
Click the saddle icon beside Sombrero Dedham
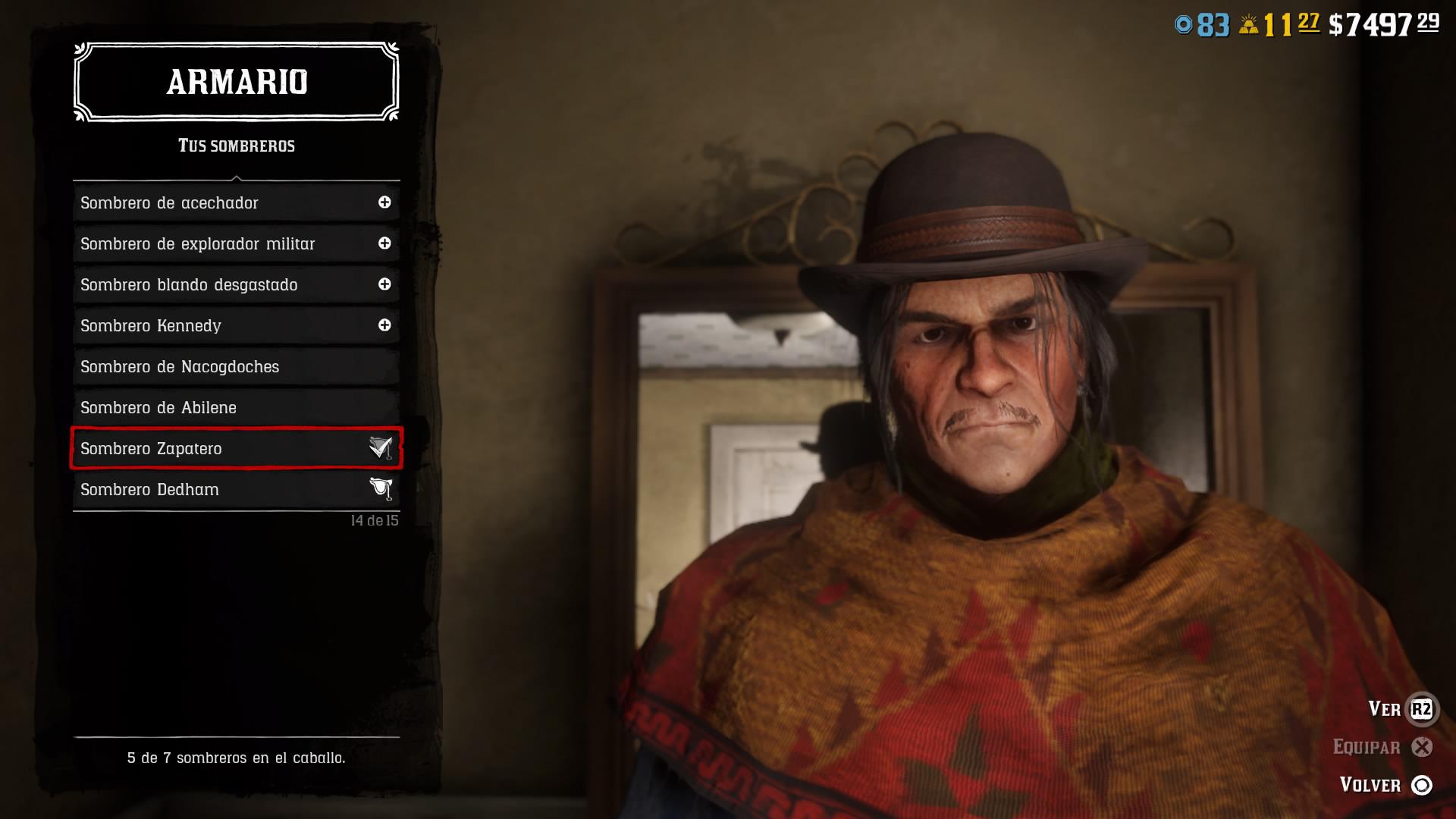(x=381, y=489)
